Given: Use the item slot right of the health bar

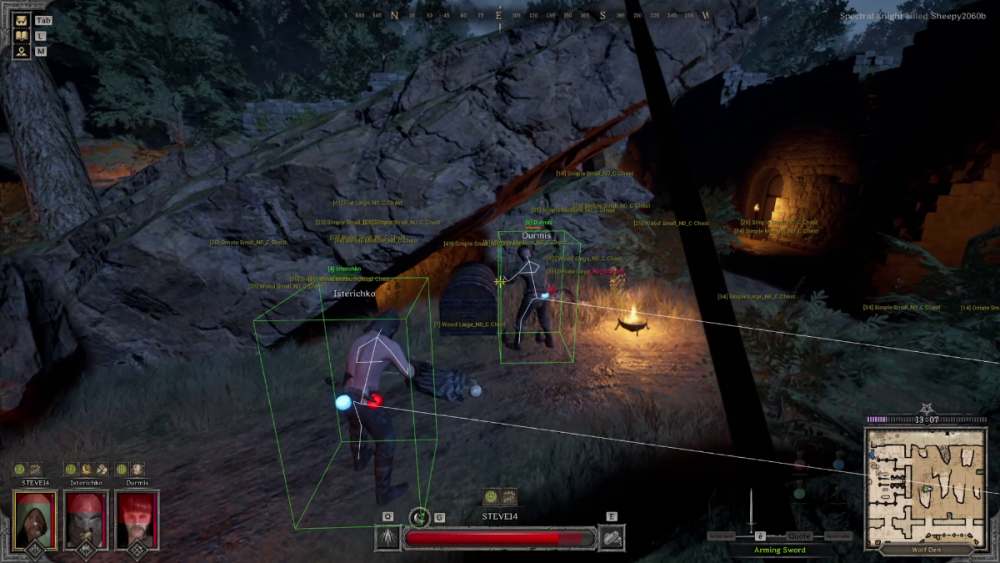Looking at the screenshot, I should click(611, 538).
